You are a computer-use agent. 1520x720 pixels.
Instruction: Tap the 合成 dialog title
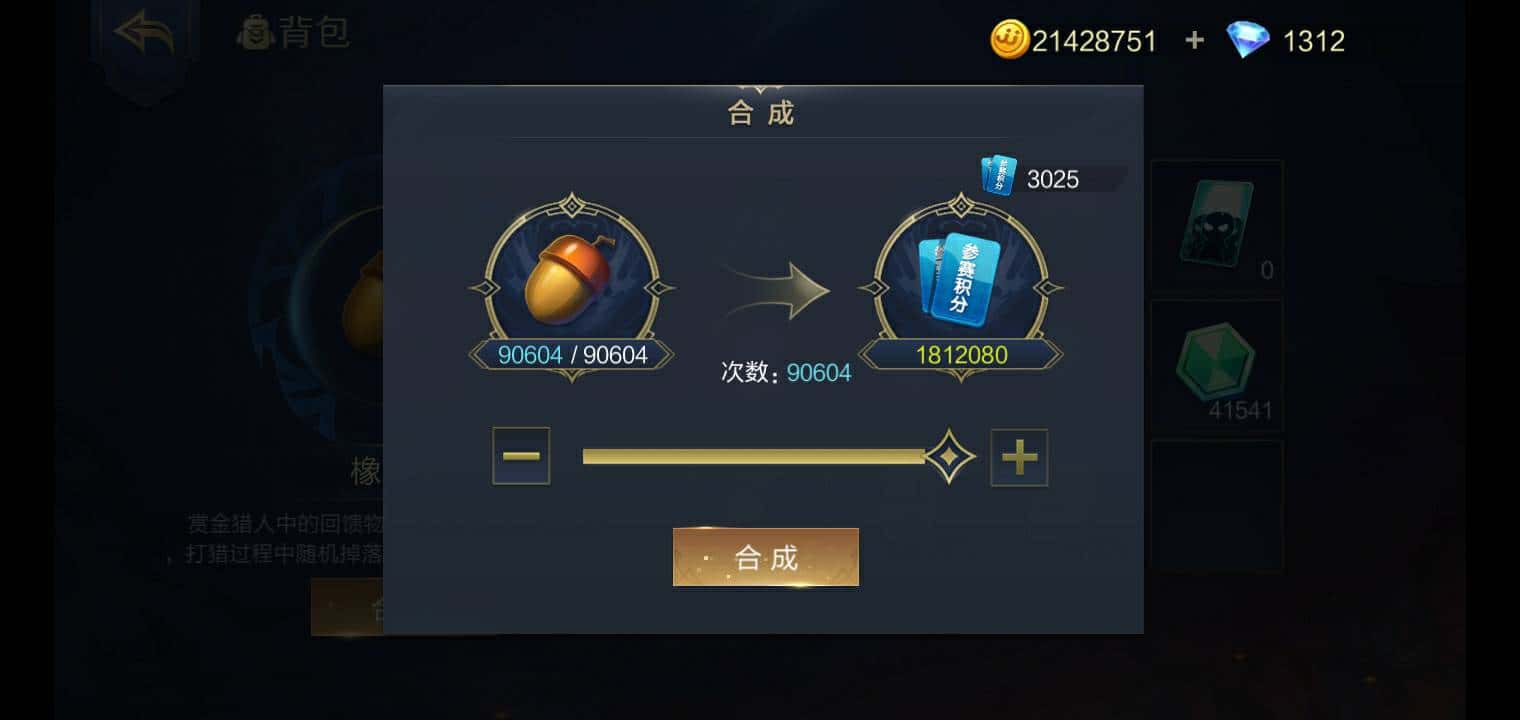764,112
